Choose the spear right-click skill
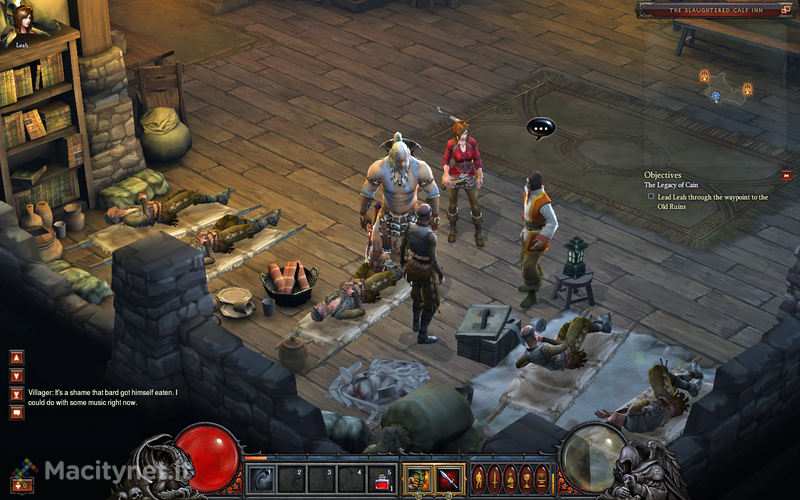This screenshot has height=500, width=800. tap(448, 479)
